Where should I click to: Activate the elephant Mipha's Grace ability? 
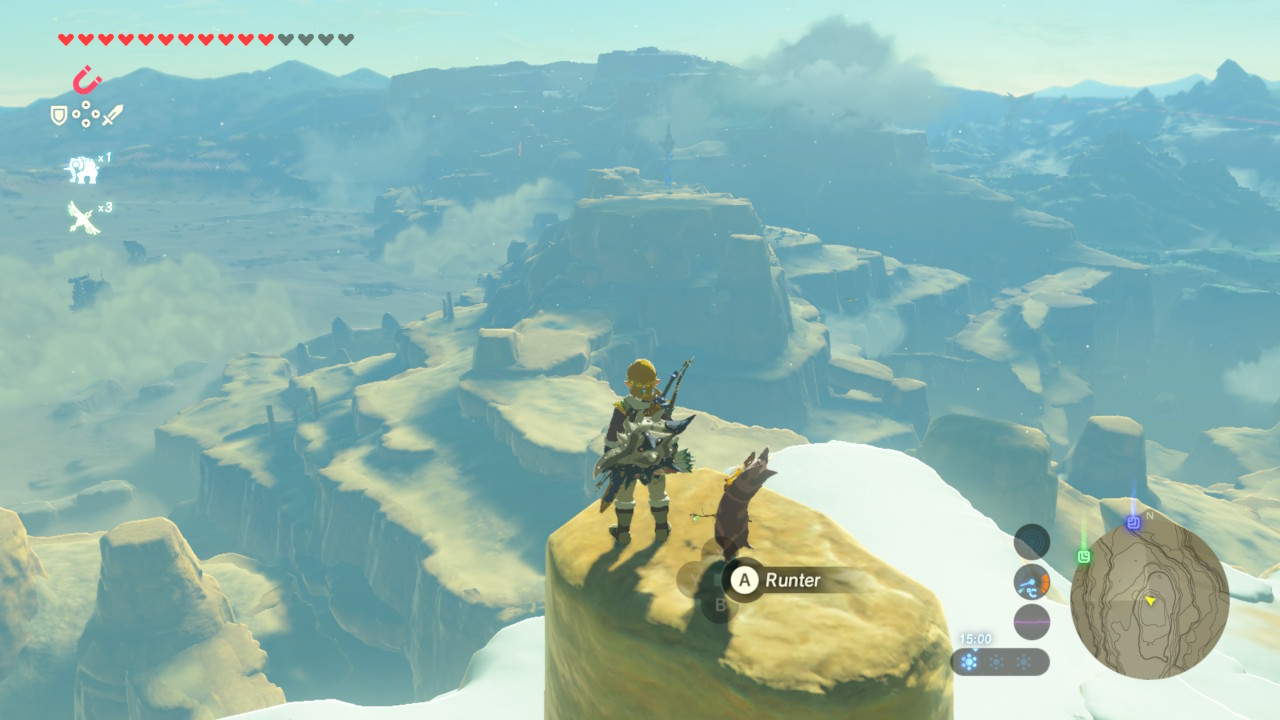82,169
